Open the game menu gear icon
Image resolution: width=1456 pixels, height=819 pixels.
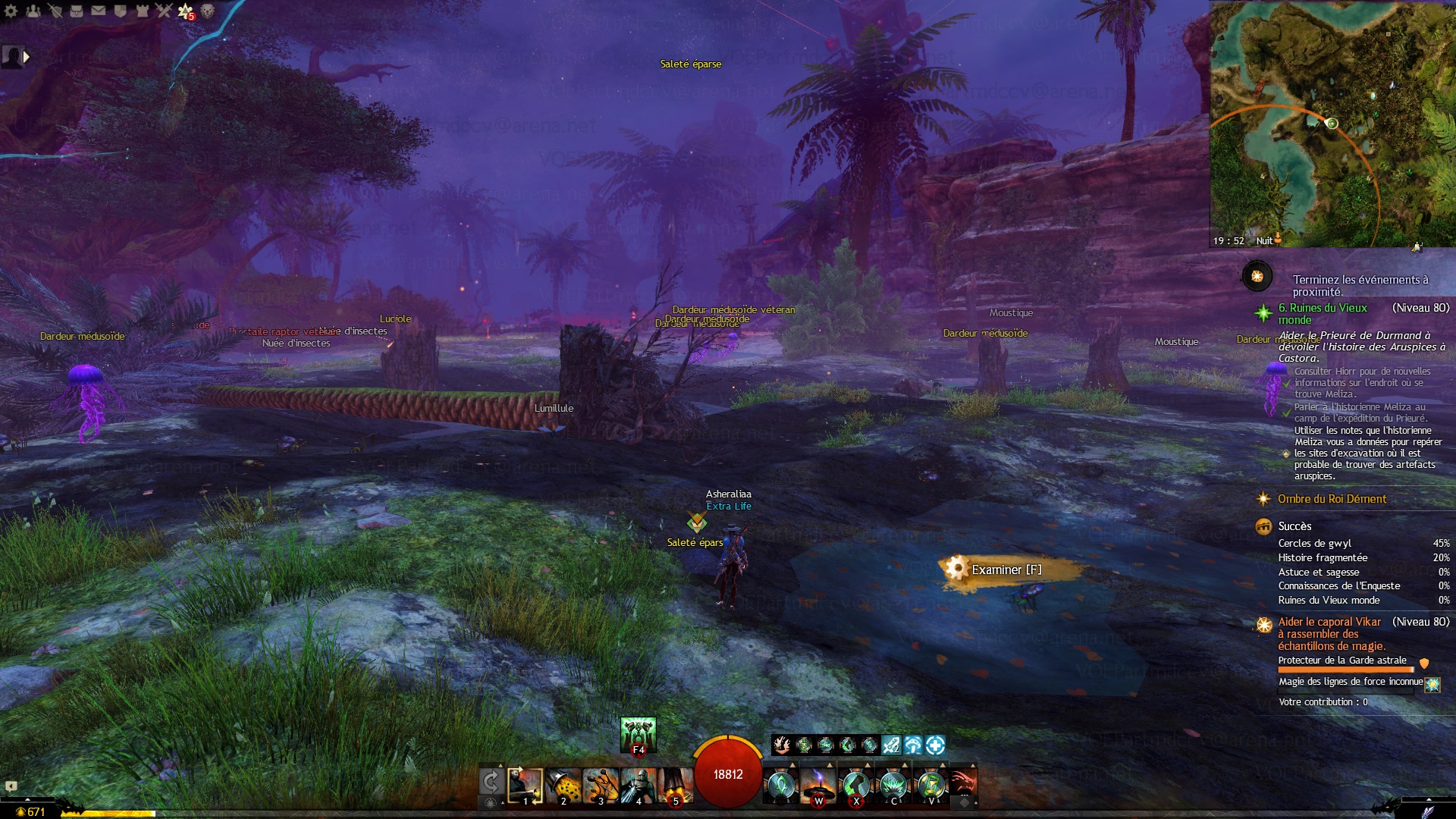pos(11,11)
